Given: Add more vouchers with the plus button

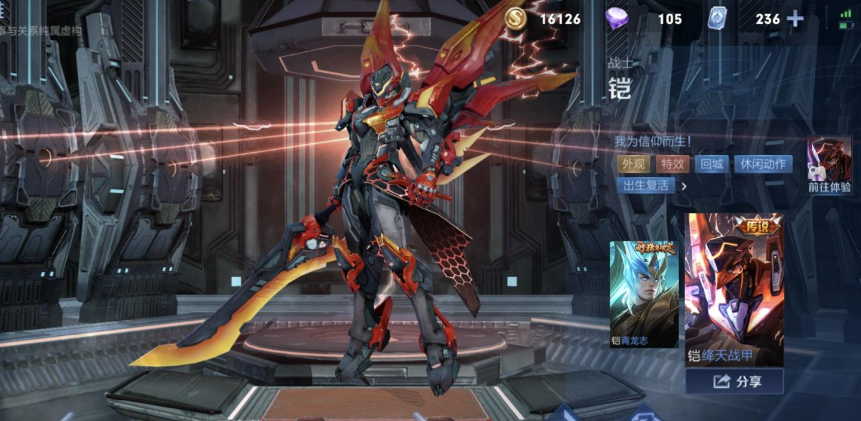Looking at the screenshot, I should click(795, 19).
